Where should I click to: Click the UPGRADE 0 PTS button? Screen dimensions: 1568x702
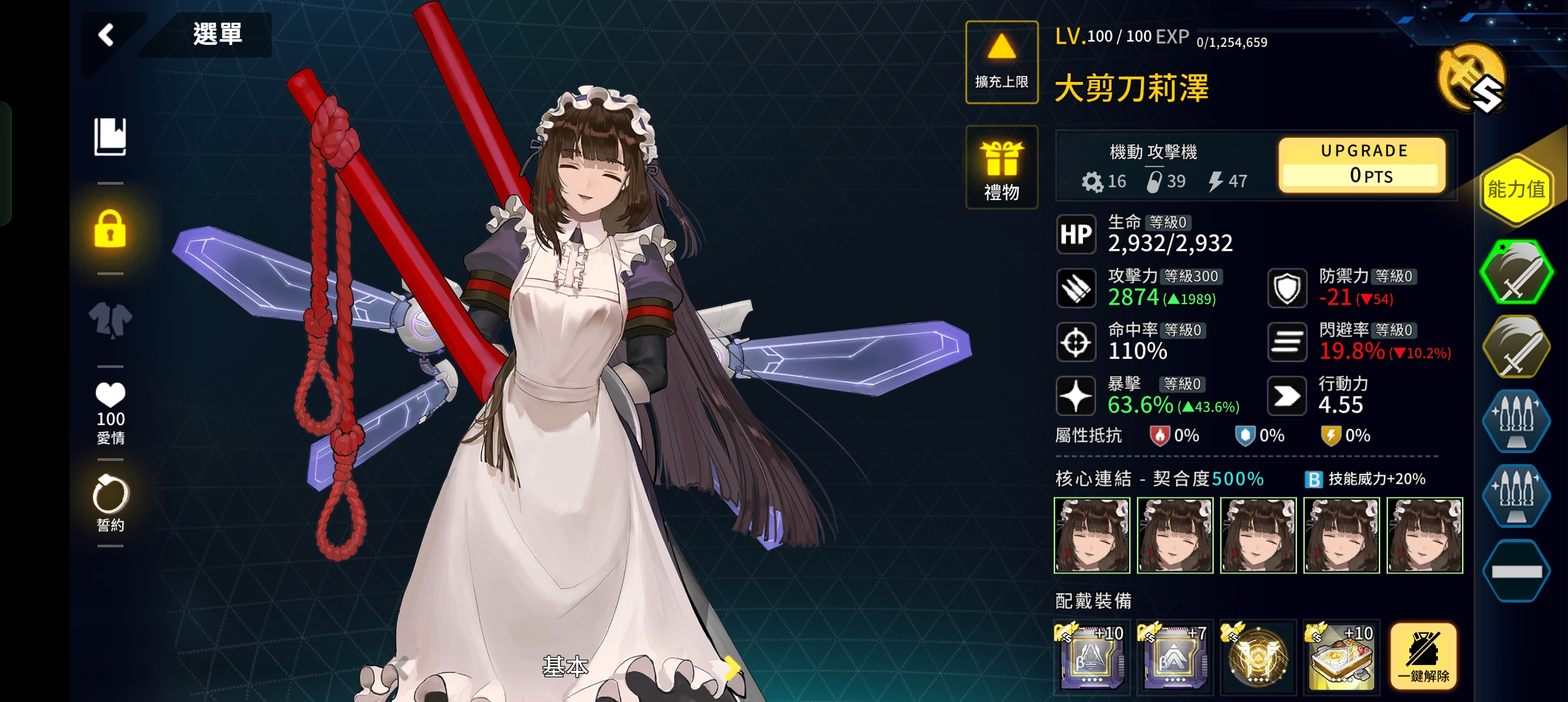pos(1363,164)
